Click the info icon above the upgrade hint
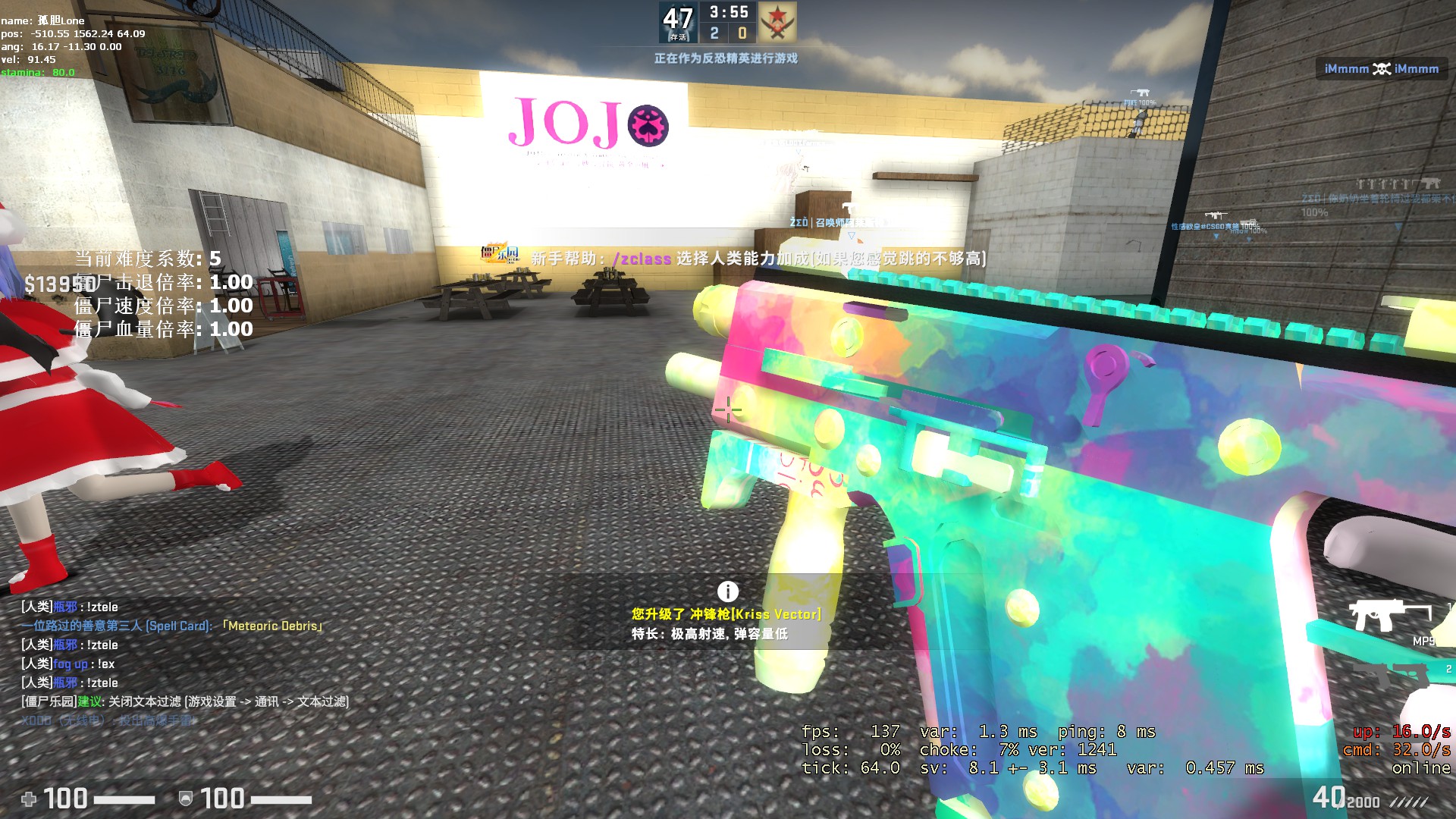Viewport: 1456px width, 819px height. coord(727,591)
